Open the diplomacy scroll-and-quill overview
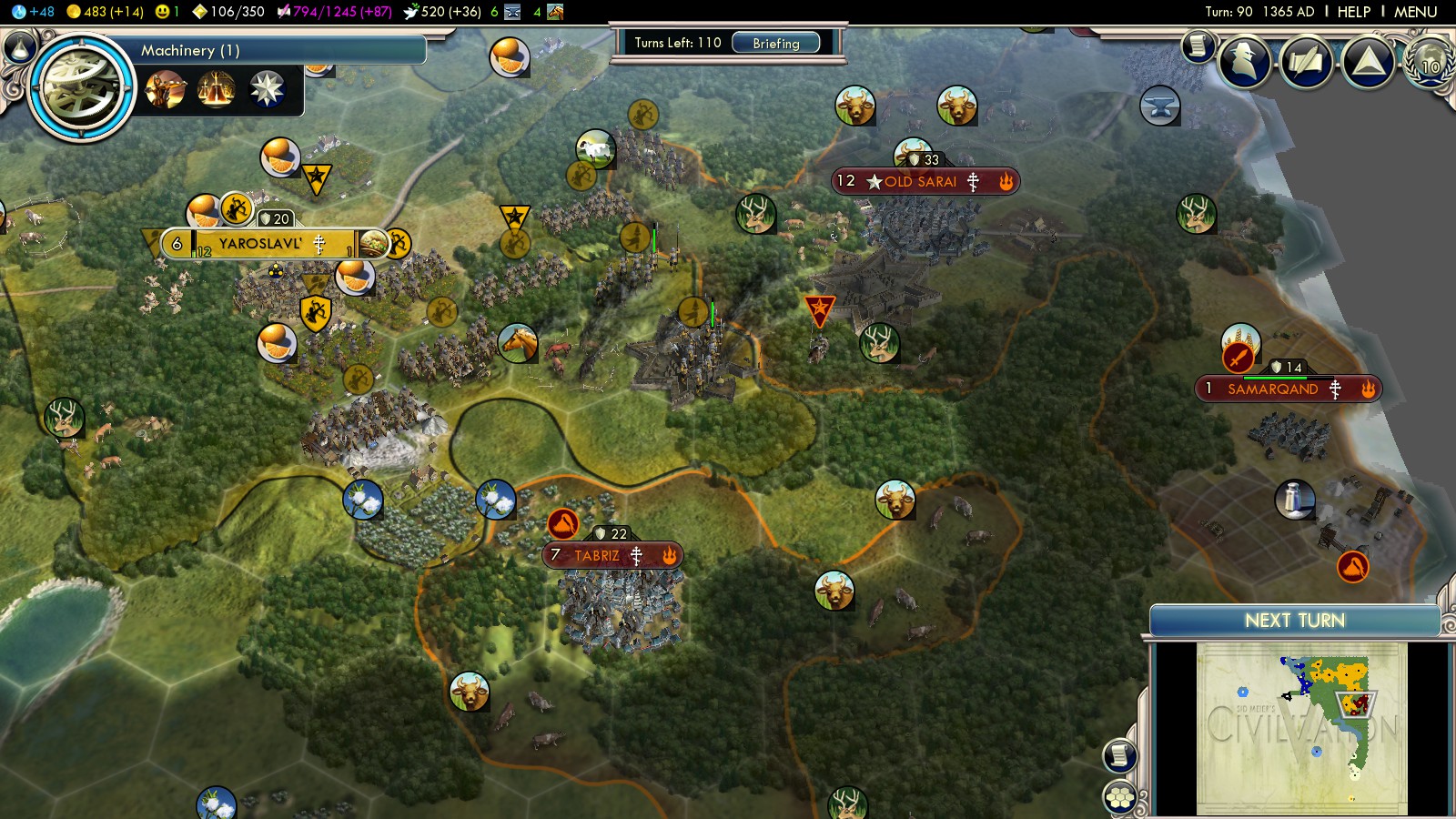 click(1307, 61)
